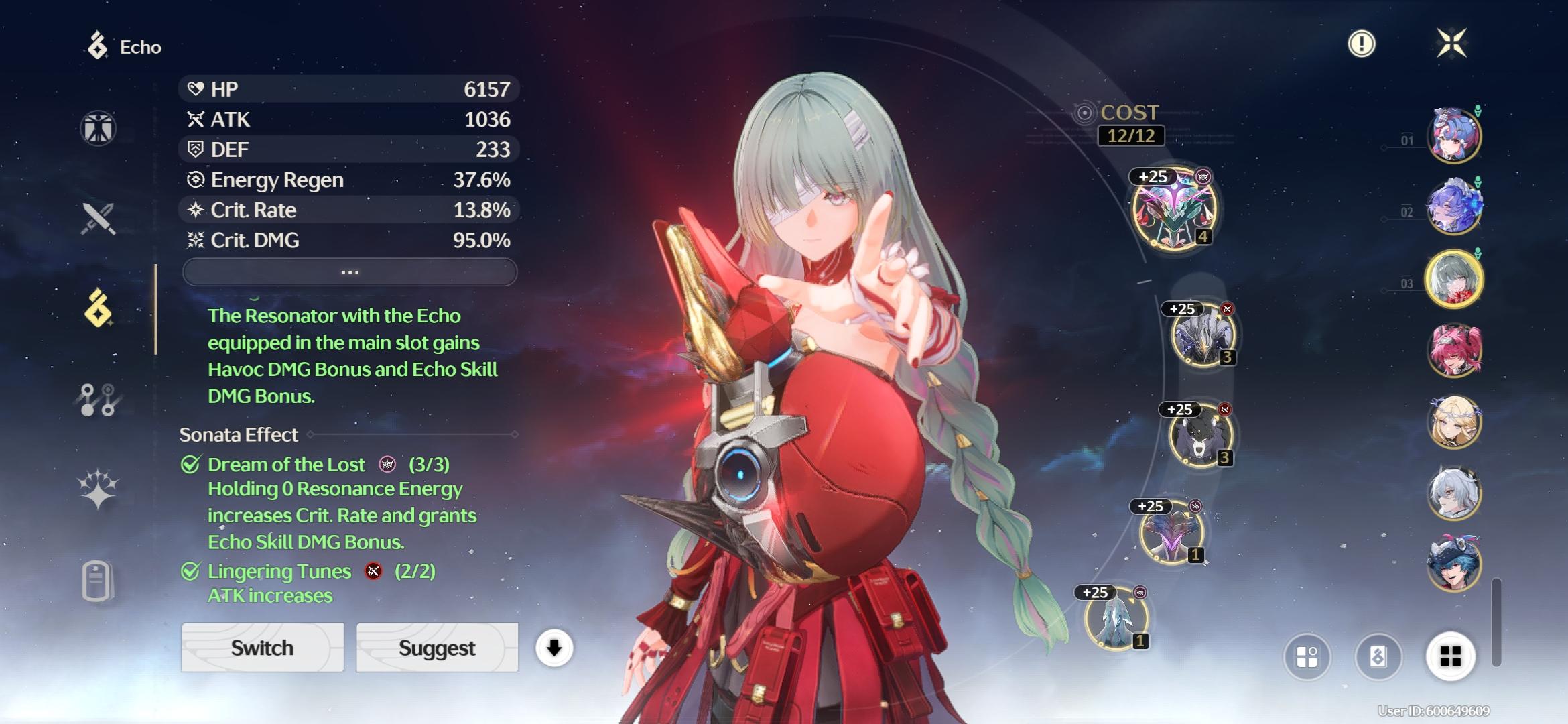Choose the white-haired resonator portrait
Image resolution: width=1568 pixels, height=724 pixels.
pyautogui.click(x=1453, y=493)
